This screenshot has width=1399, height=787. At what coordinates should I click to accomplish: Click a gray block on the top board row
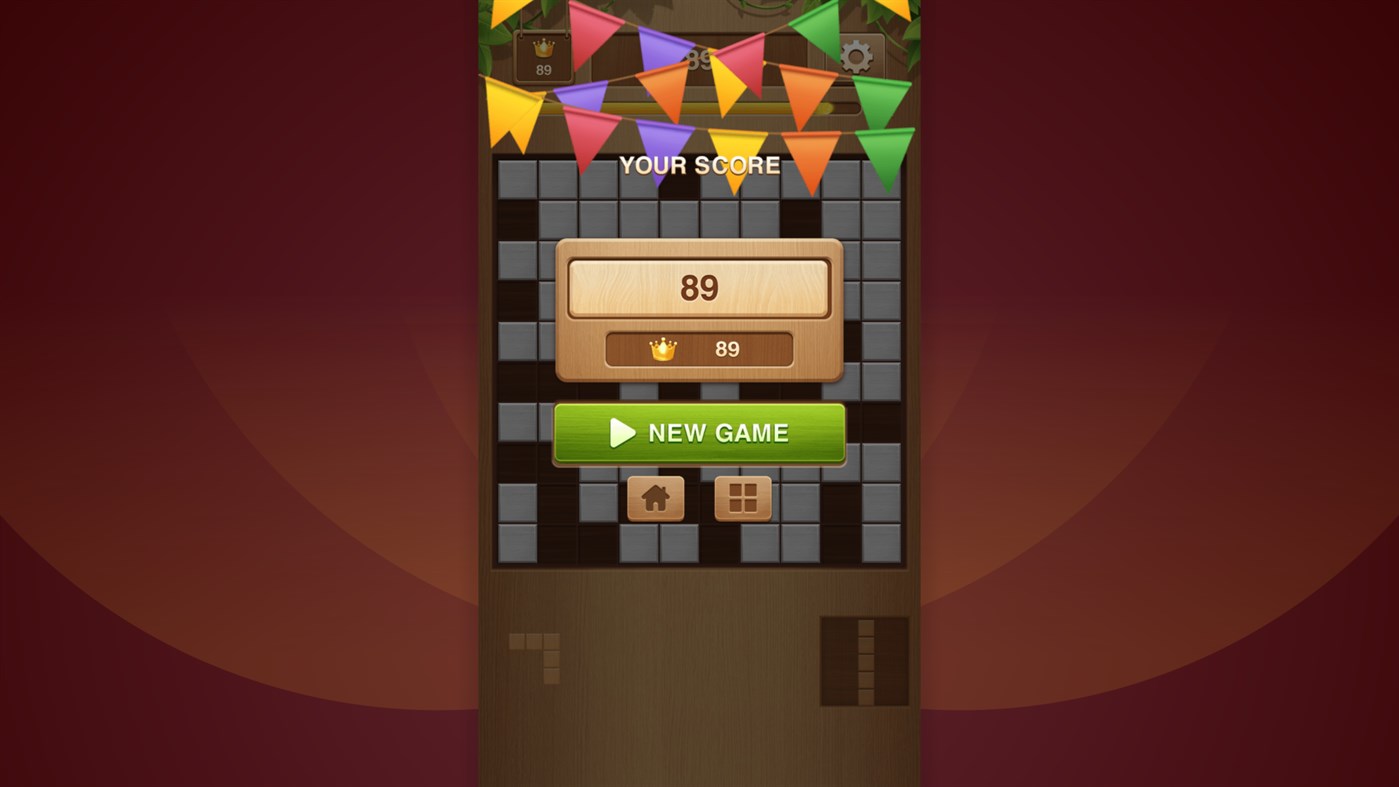[520, 180]
